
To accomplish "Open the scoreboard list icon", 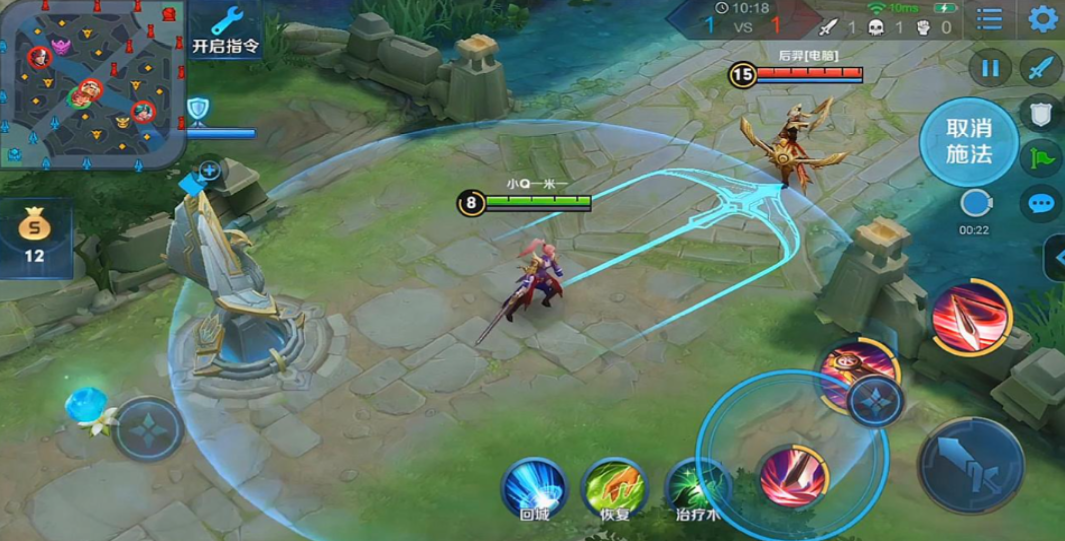I will (989, 19).
